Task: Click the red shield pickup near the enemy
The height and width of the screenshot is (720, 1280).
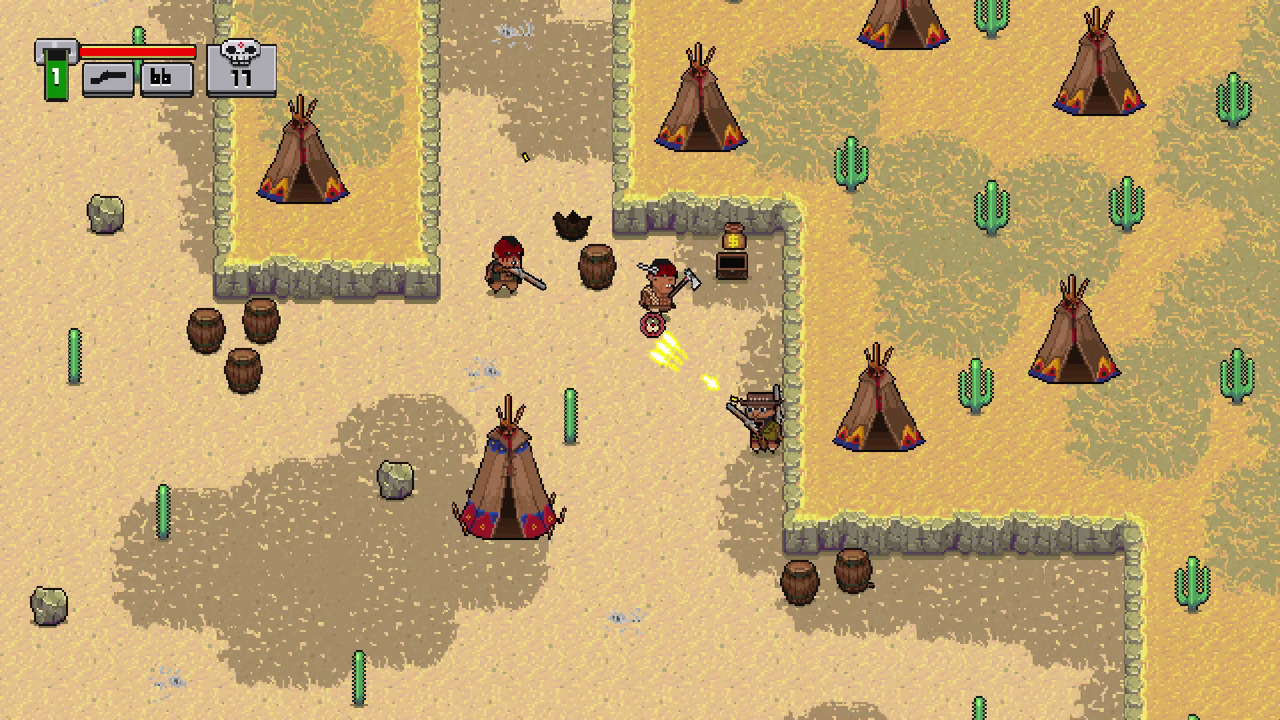Action: point(651,322)
